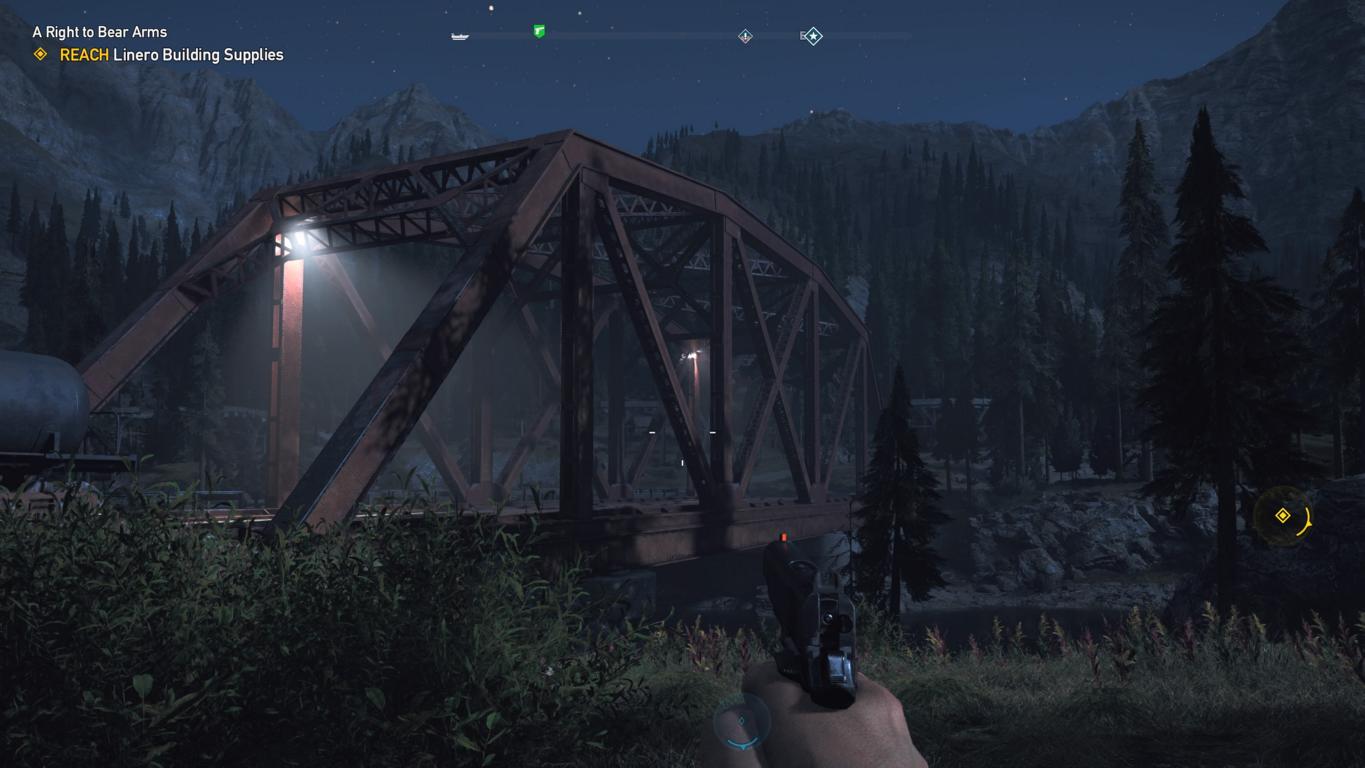Click the center crosshair dot
The height and width of the screenshot is (768, 1365).
[x=681, y=432]
